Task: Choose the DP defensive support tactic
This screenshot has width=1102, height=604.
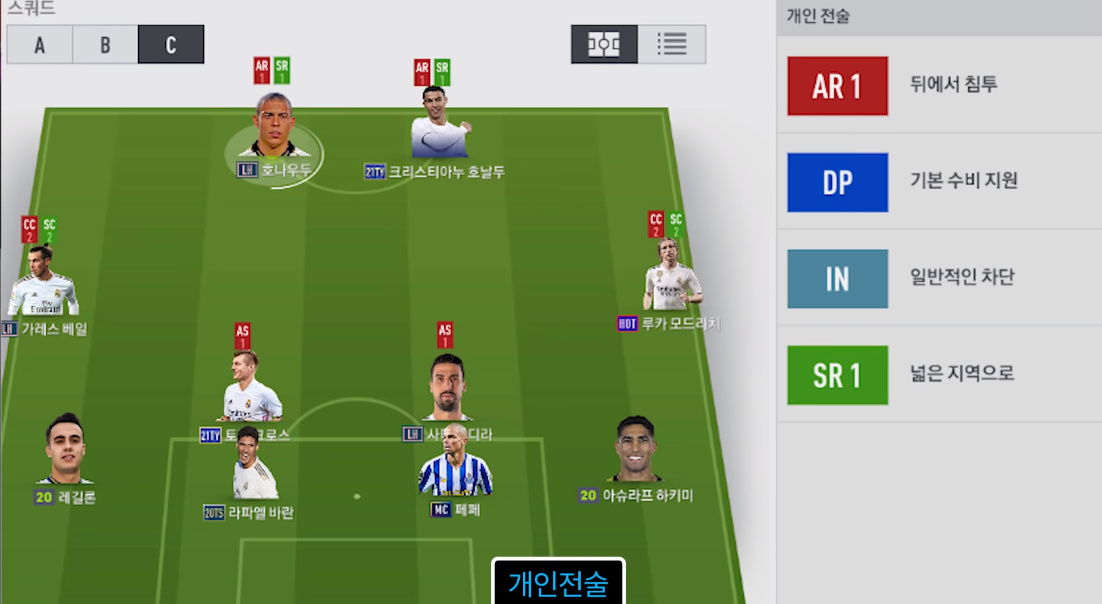Action: [837, 182]
